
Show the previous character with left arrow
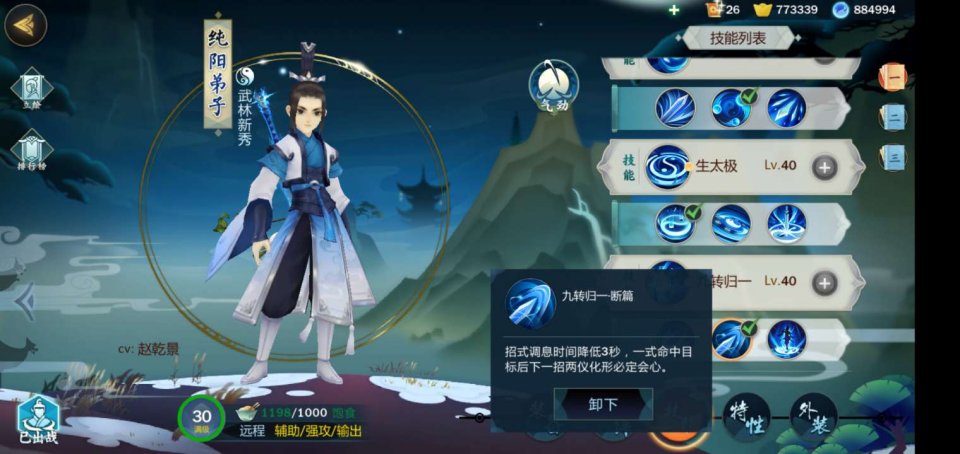(25, 302)
